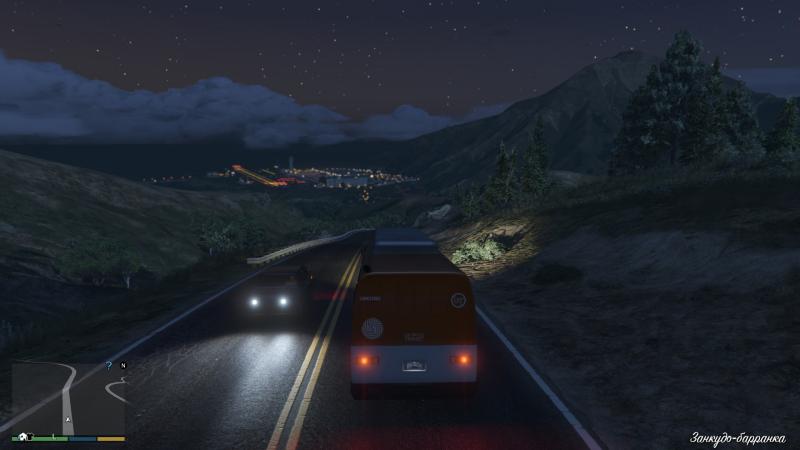Select the blue question mark map marker
The width and height of the screenshot is (800, 450).
click(x=108, y=365)
